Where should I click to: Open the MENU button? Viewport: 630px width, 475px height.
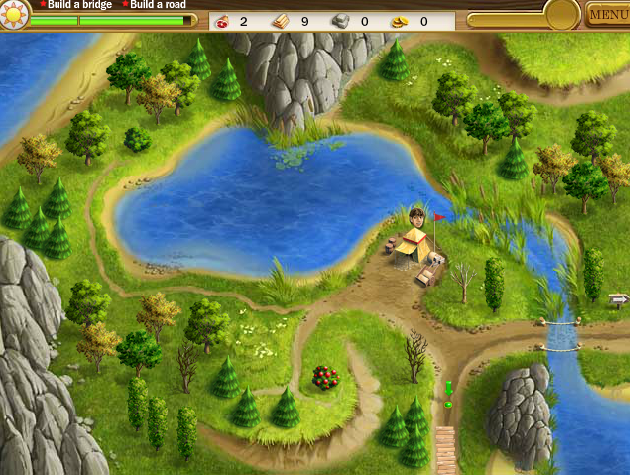point(608,15)
